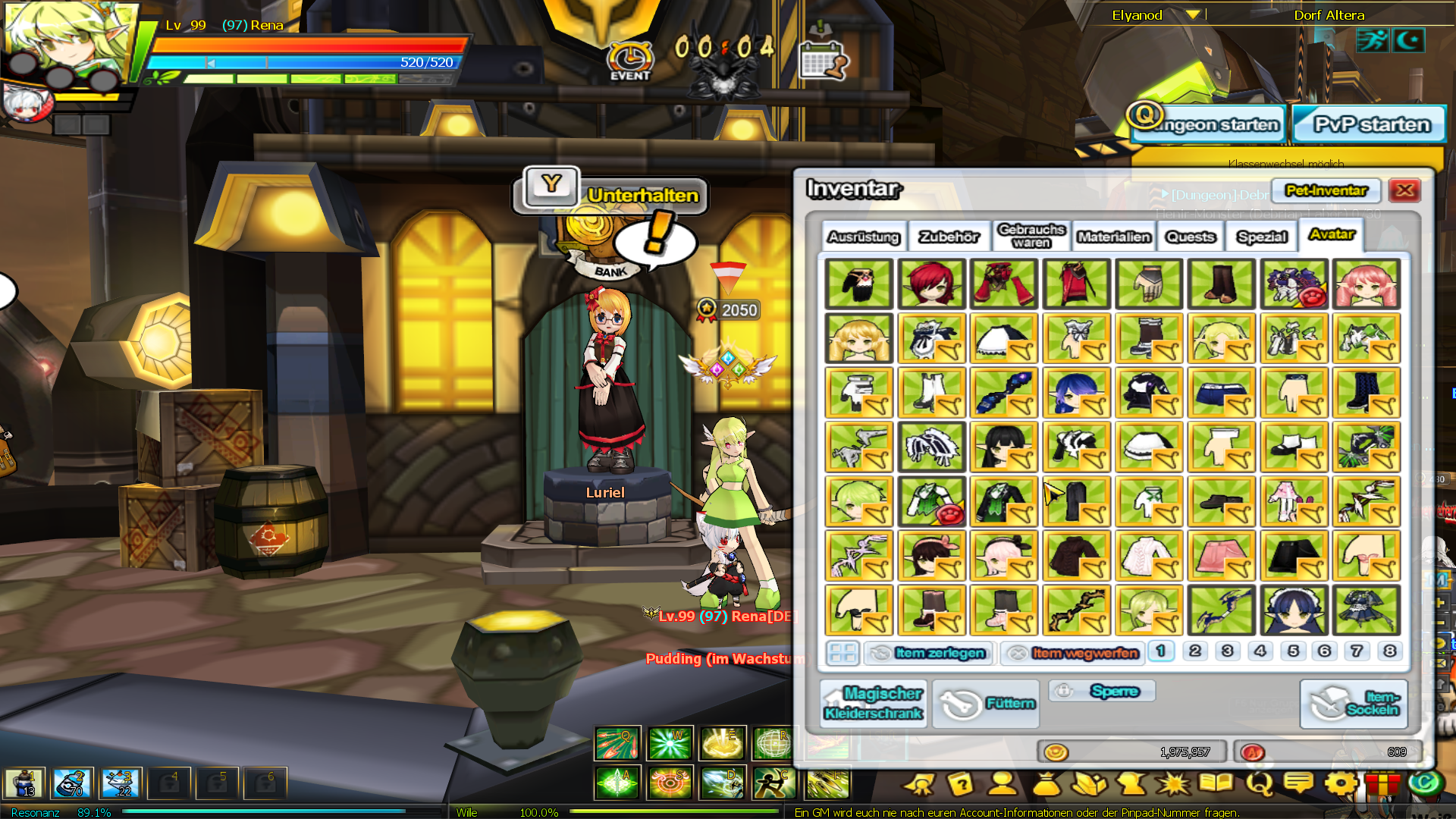
Task: Switch to the Ausrüstung tab
Action: coord(864,237)
